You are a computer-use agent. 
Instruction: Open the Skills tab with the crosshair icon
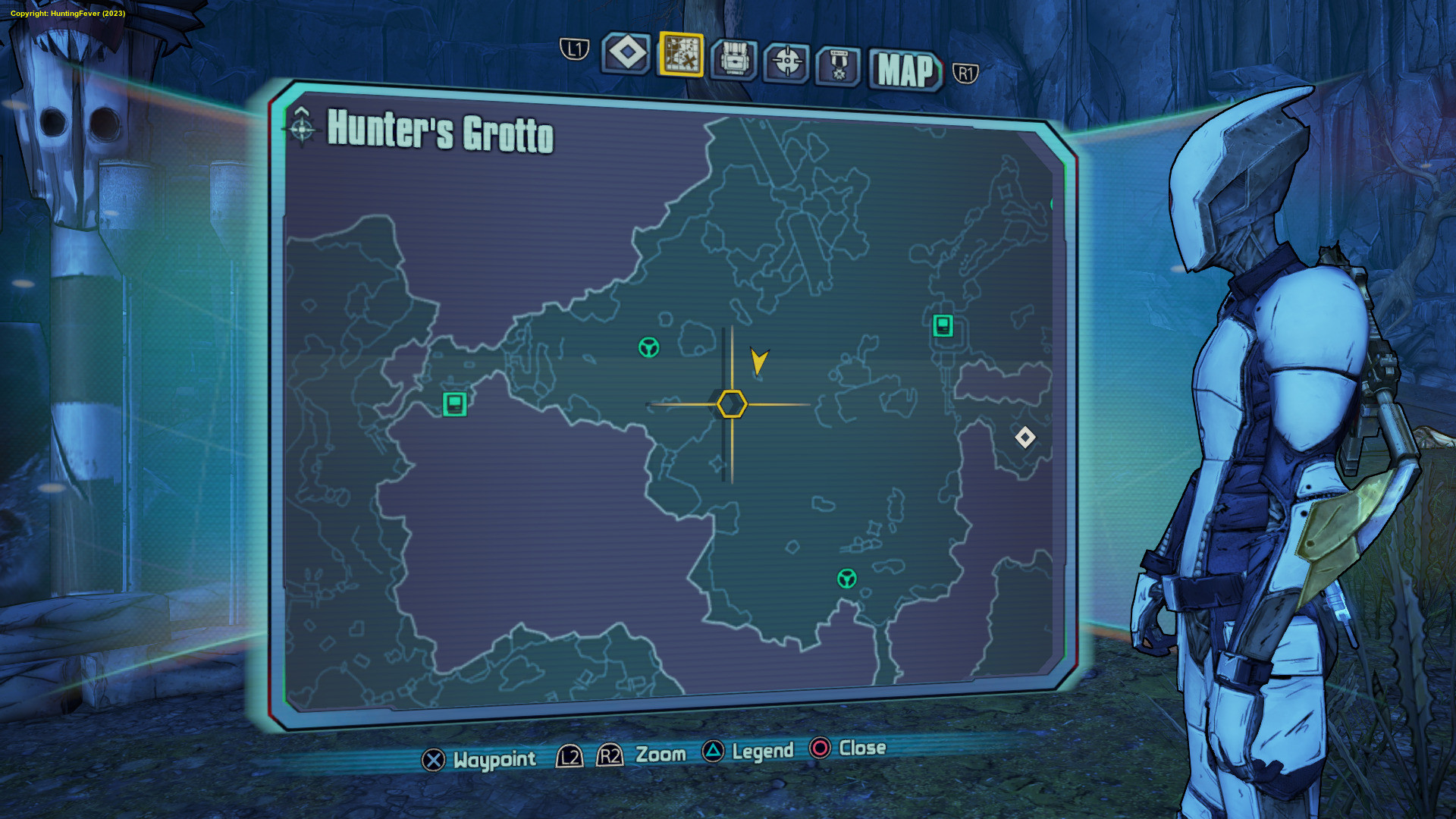[786, 61]
